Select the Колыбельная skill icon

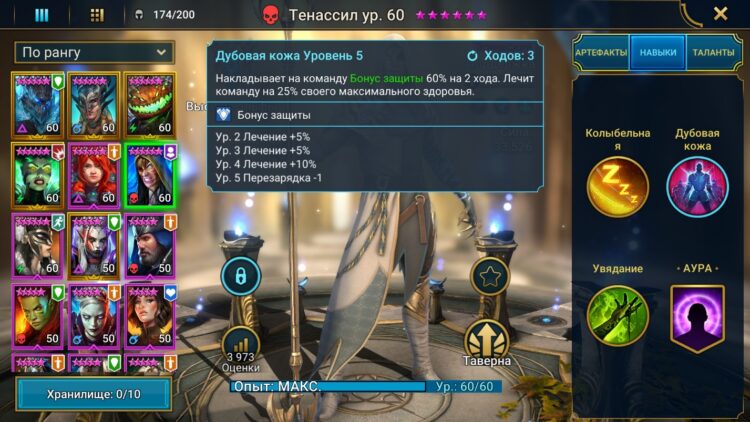click(617, 187)
